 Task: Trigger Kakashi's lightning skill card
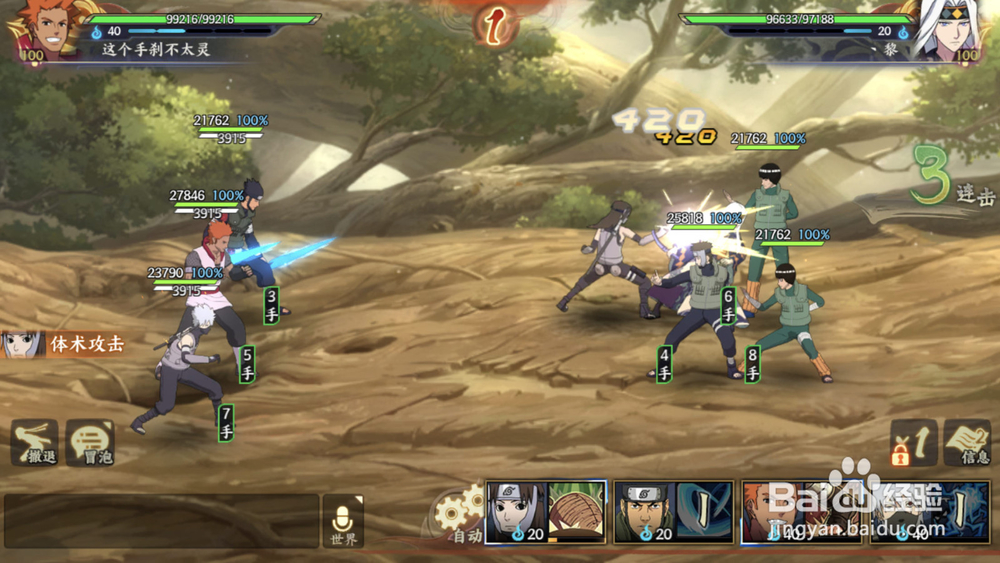(x=928, y=512)
